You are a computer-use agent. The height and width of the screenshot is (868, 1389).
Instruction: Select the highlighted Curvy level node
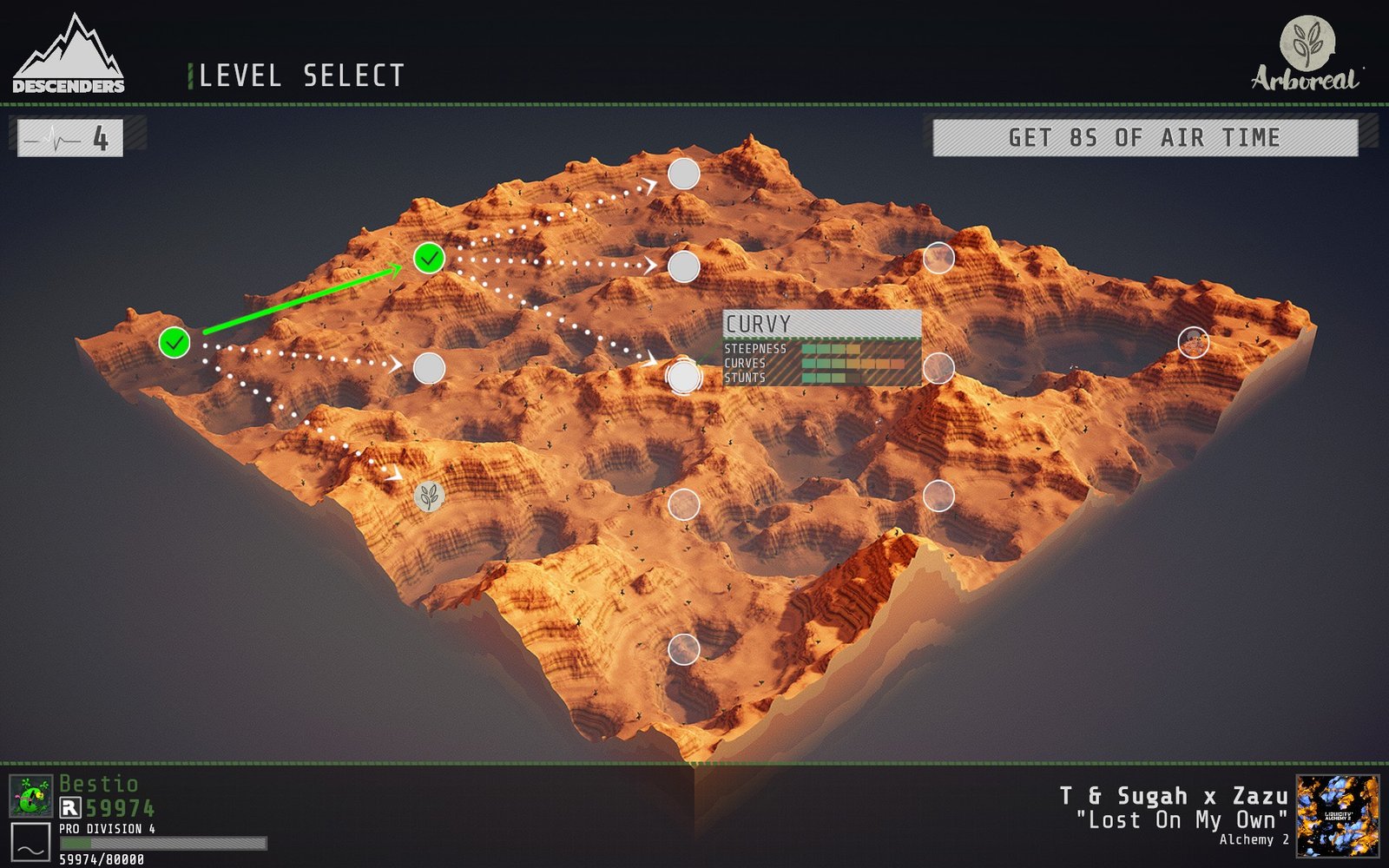[684, 376]
